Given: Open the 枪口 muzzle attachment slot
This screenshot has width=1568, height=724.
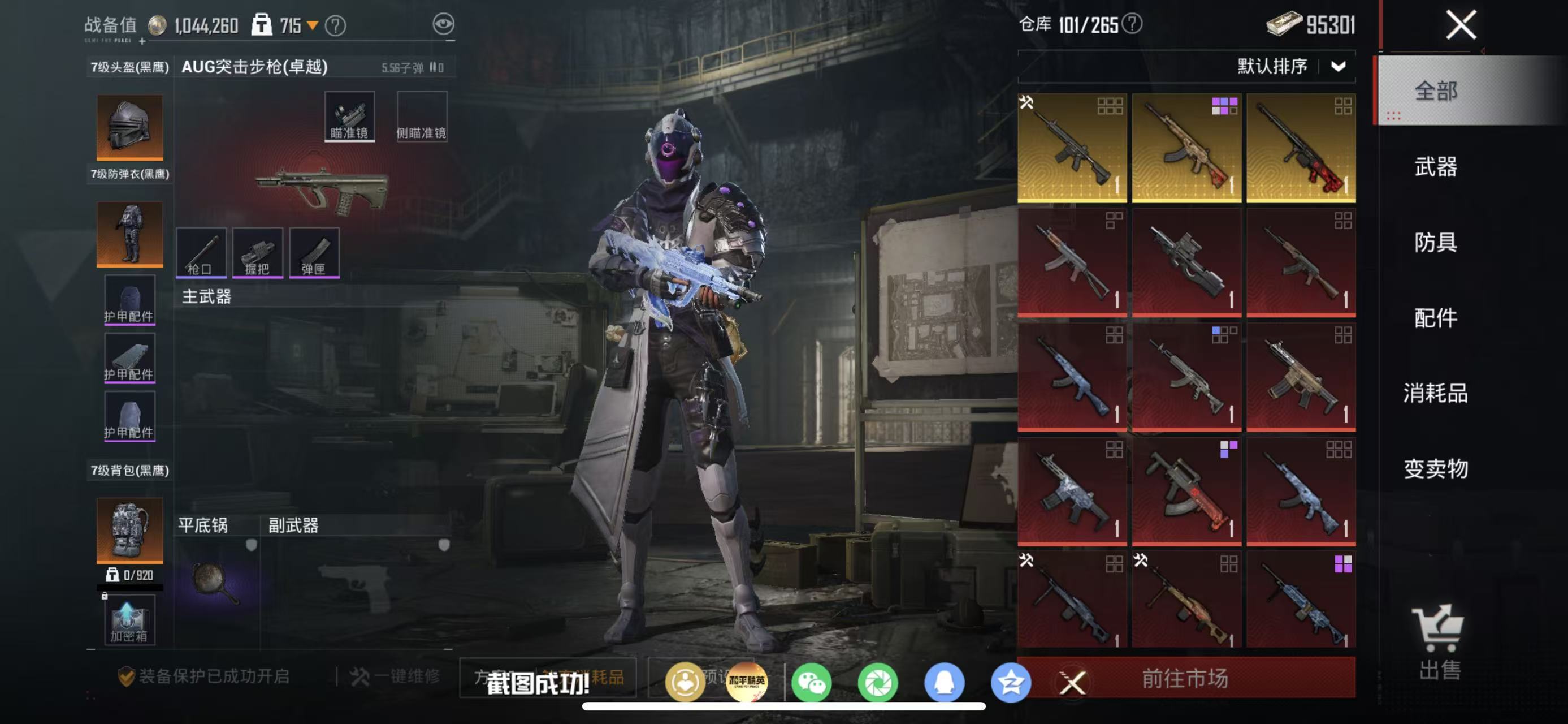Looking at the screenshot, I should coord(201,253).
